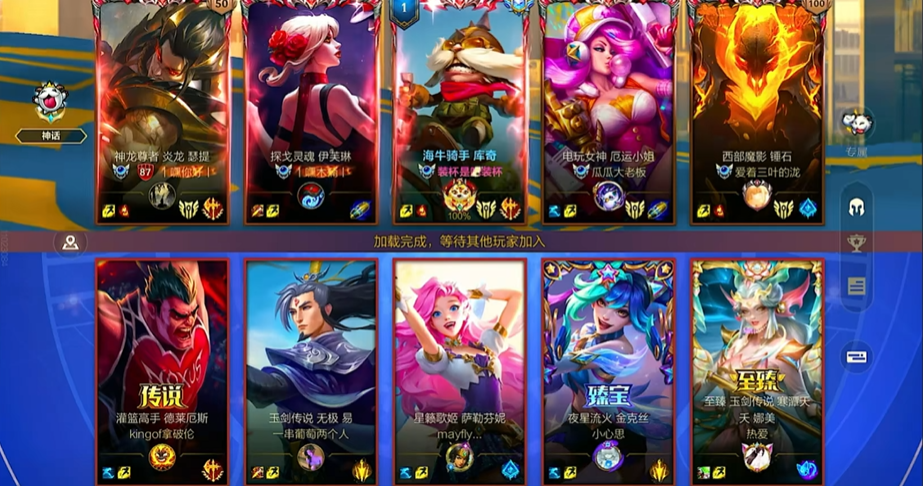The height and width of the screenshot is (486, 923).
Task: Click the map pin location button
Action: [x=70, y=243]
